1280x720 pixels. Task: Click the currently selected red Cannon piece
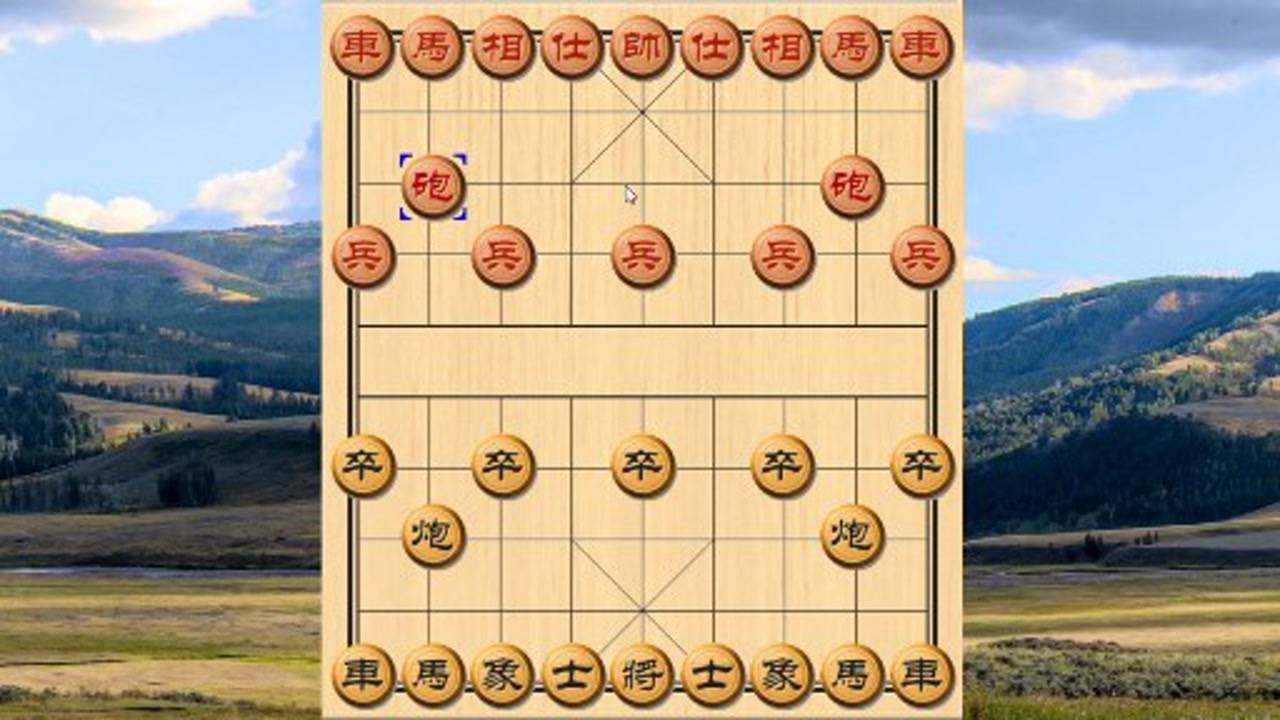tap(434, 185)
